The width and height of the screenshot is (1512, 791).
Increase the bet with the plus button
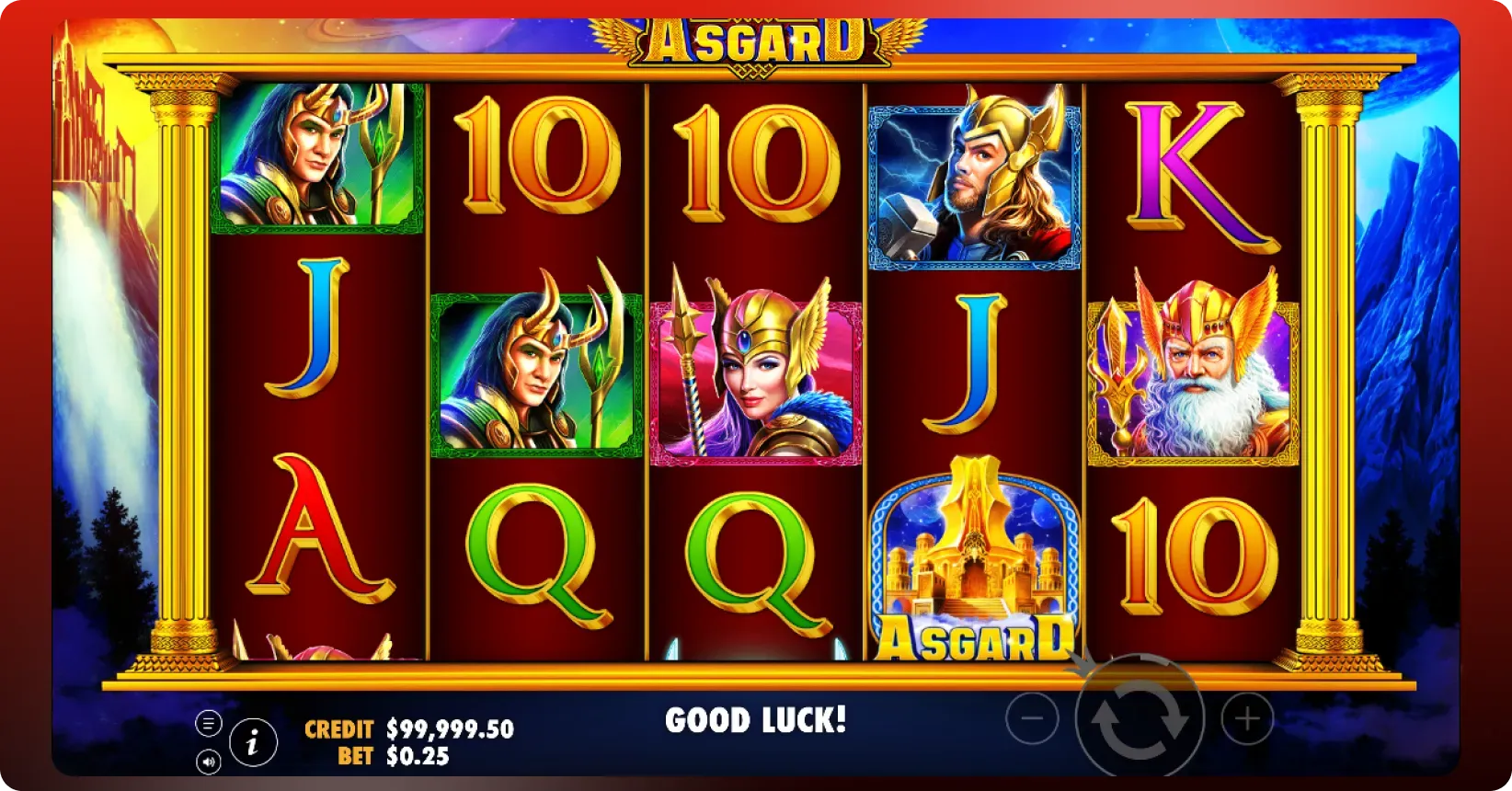(1247, 718)
